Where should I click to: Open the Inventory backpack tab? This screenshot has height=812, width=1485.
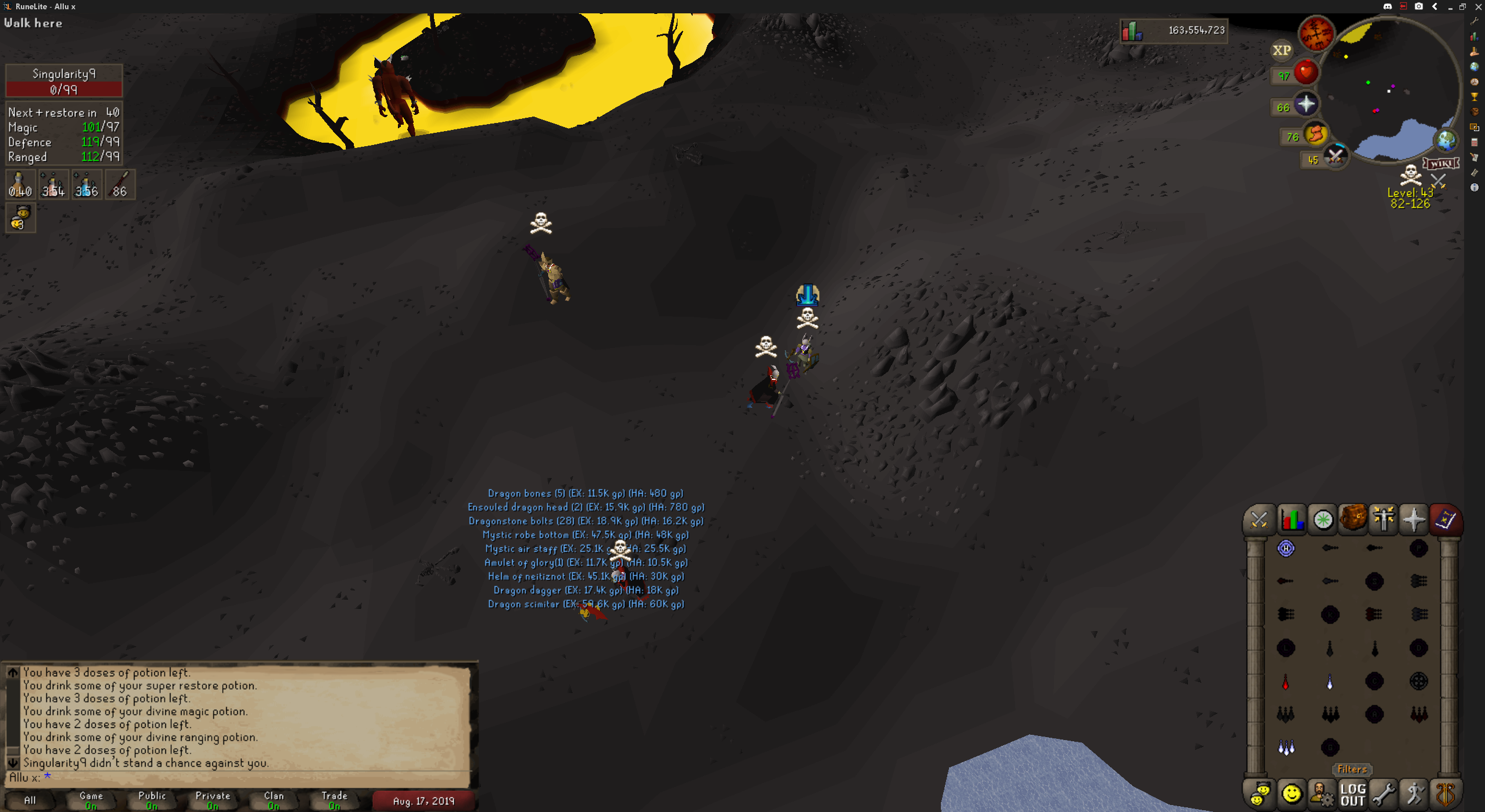[1353, 519]
